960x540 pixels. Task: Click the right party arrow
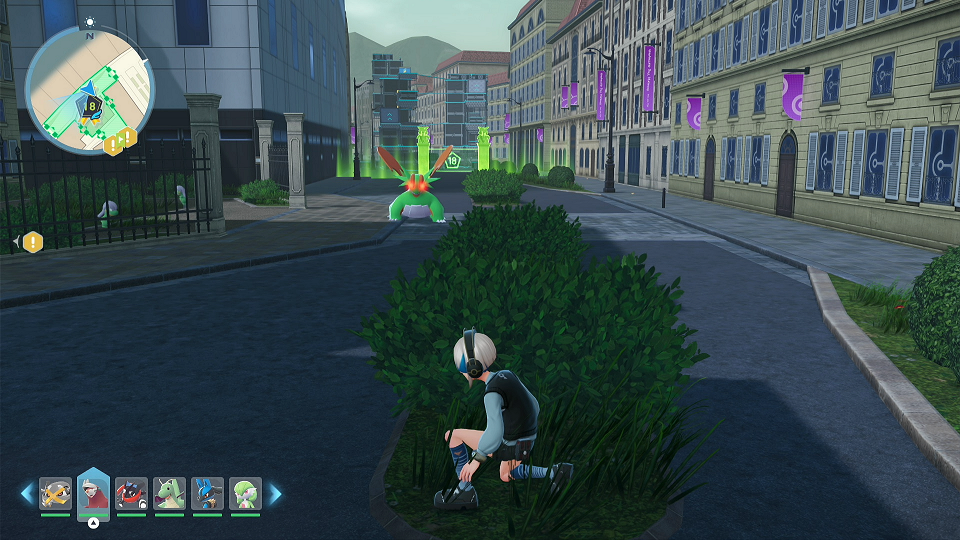(275, 493)
